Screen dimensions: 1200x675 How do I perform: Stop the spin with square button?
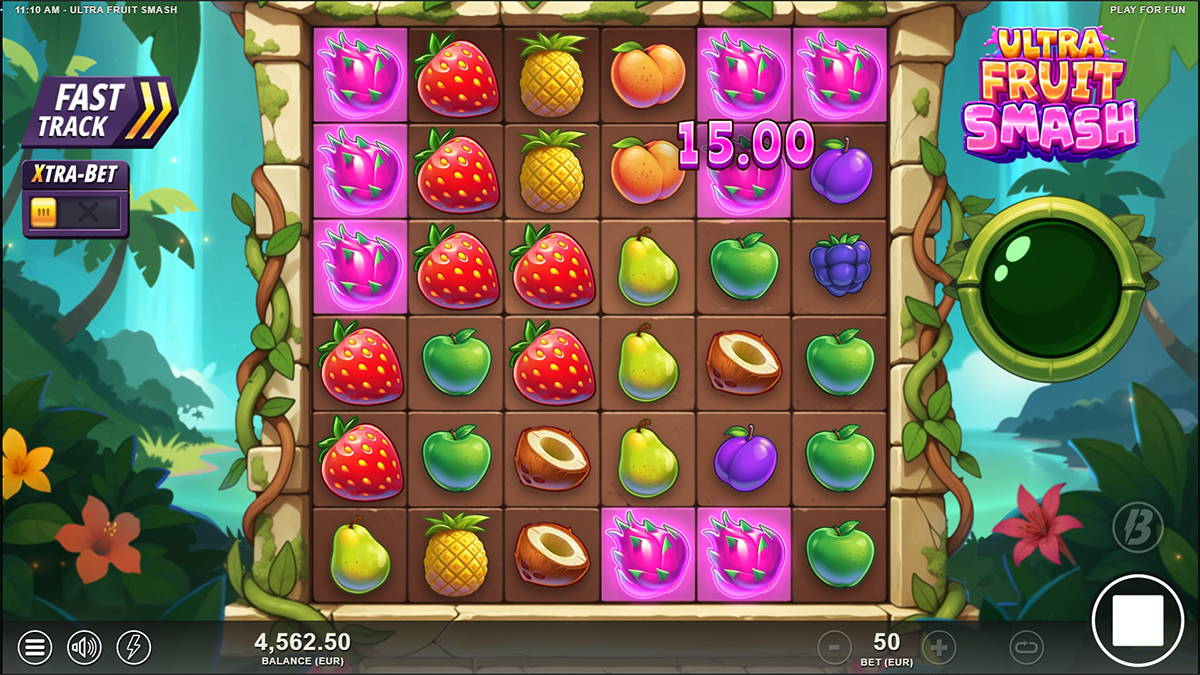click(1137, 620)
